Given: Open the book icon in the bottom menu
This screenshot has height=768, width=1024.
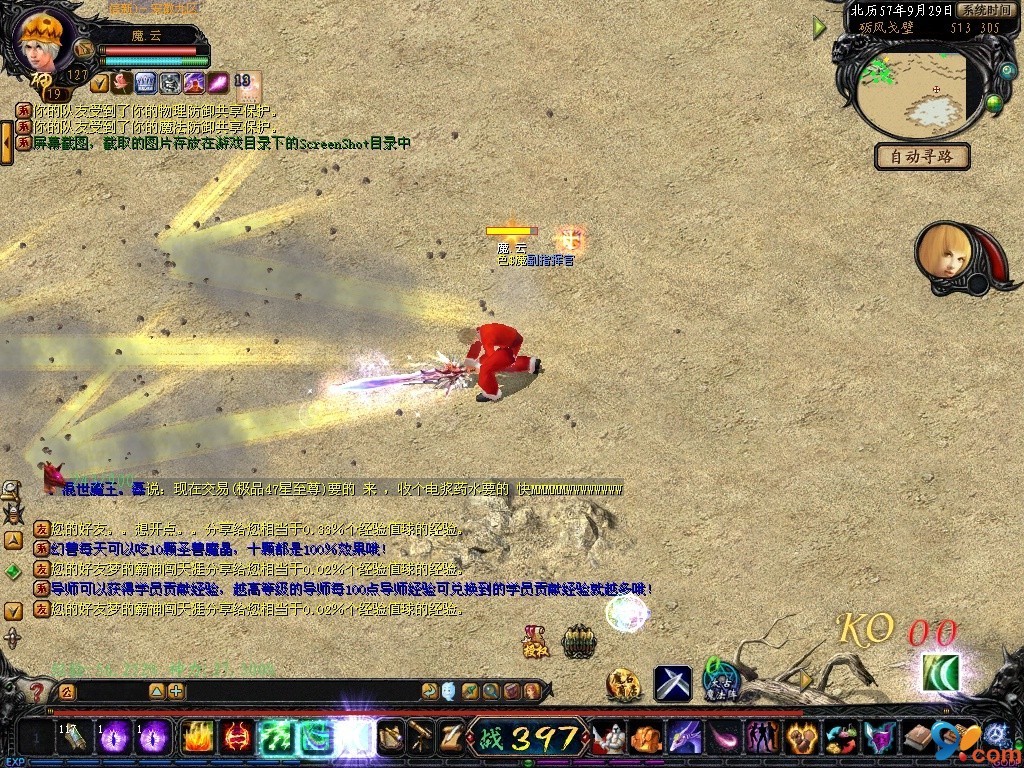Looking at the screenshot, I should 916,738.
